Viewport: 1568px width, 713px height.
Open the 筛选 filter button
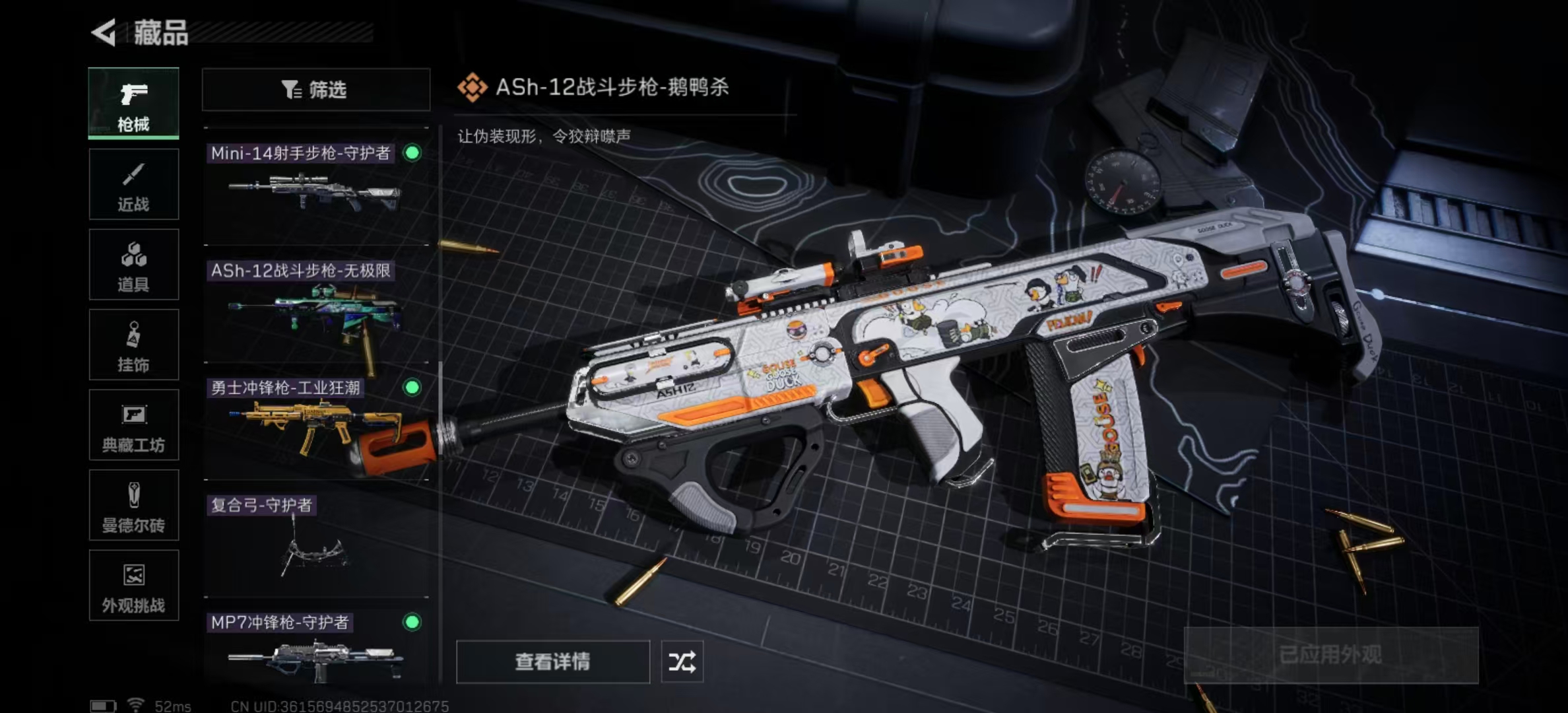[x=315, y=89]
